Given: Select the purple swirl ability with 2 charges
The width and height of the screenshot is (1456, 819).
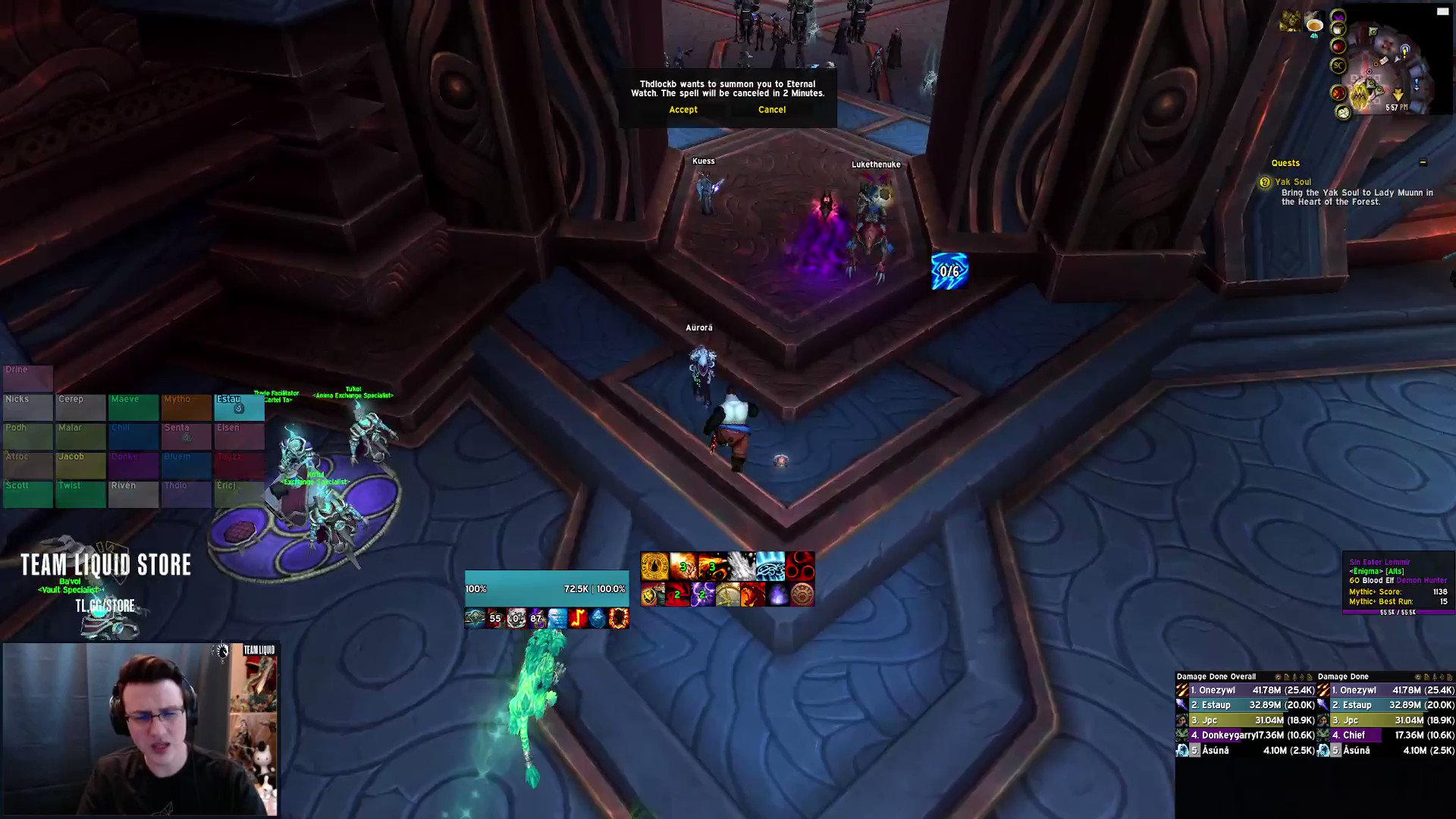Looking at the screenshot, I should coord(701,596).
